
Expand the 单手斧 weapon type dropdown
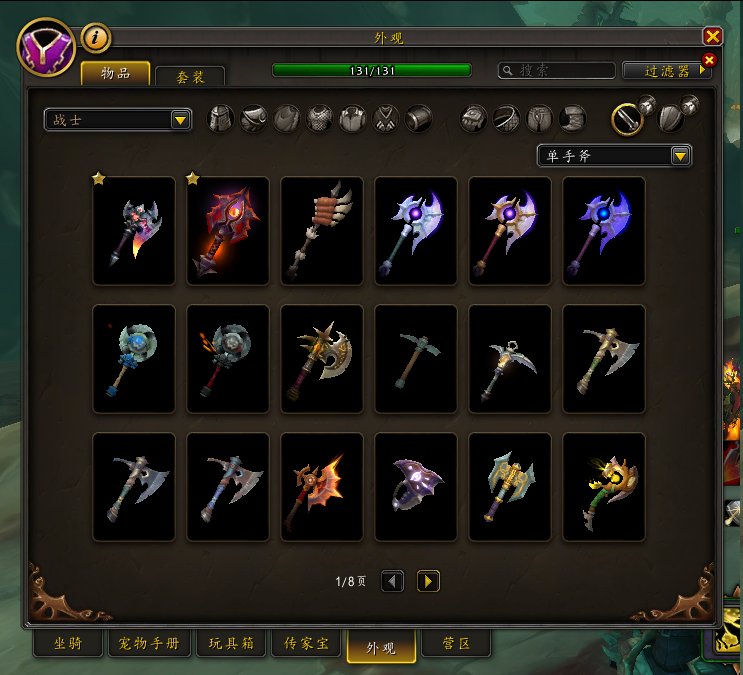614,155
